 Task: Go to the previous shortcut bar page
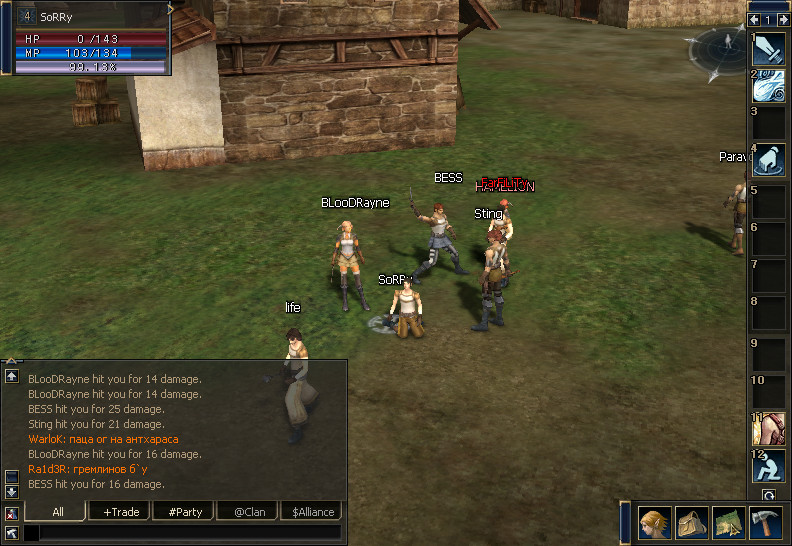coord(754,19)
